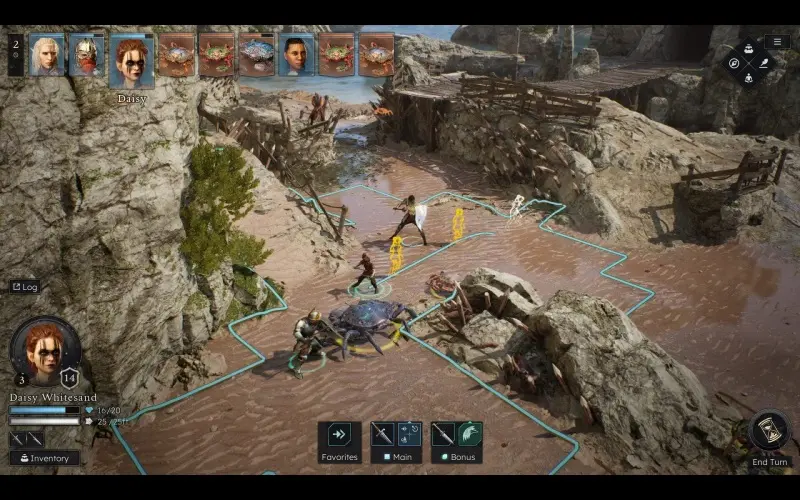This screenshot has height=500, width=800.
Task: Click the treasure chest icon in diamond menu
Action: click(749, 50)
